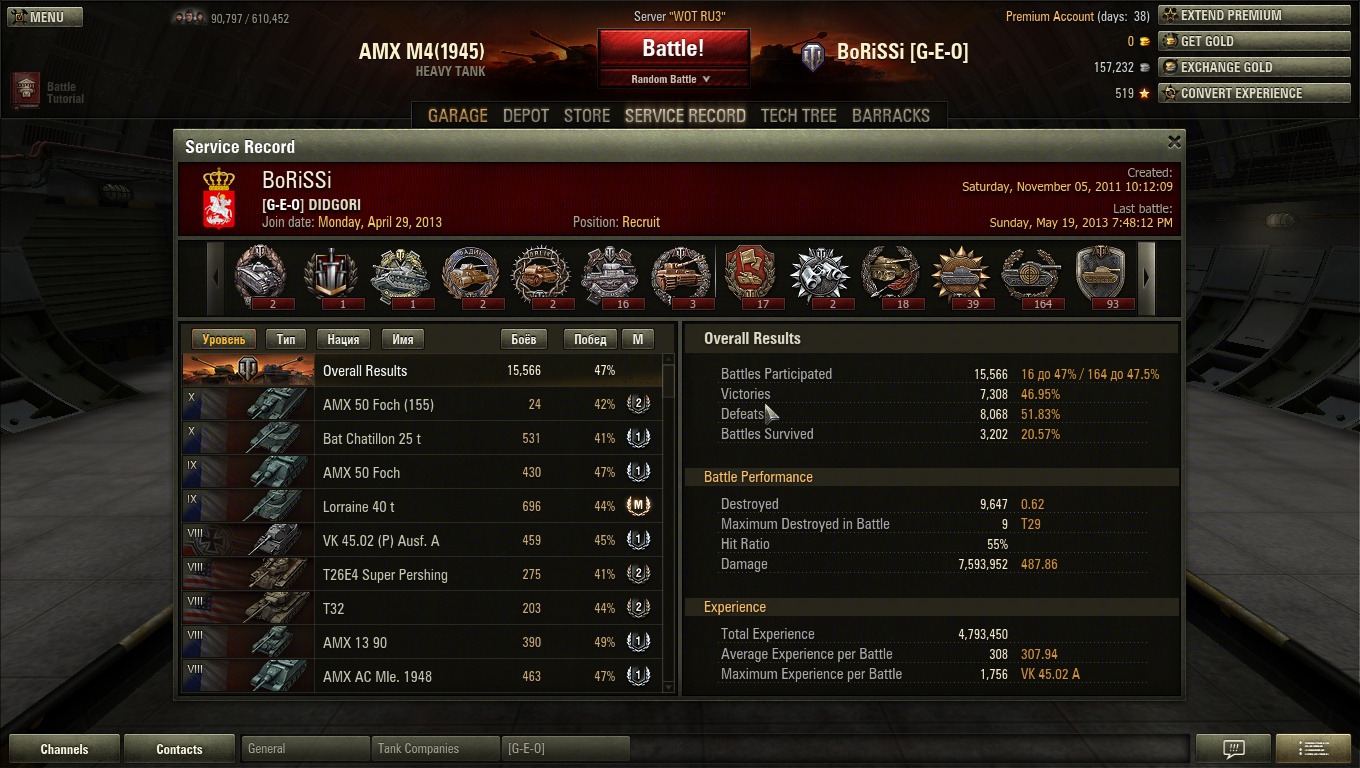1360x768 pixels.
Task: Select the Lorraine 40 t row
Action: pos(420,507)
